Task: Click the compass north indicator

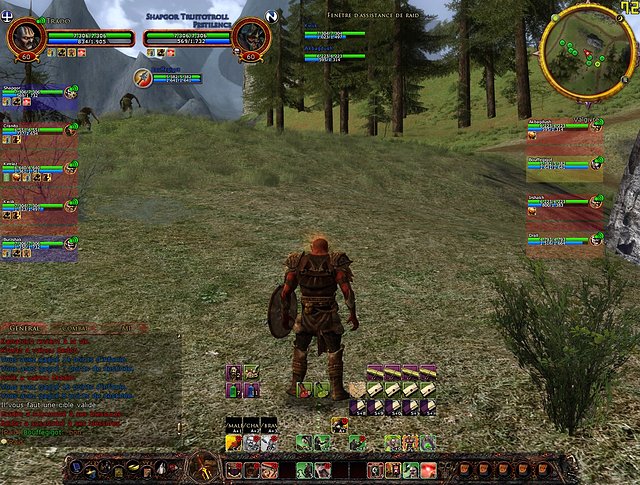Action: coord(272,16)
